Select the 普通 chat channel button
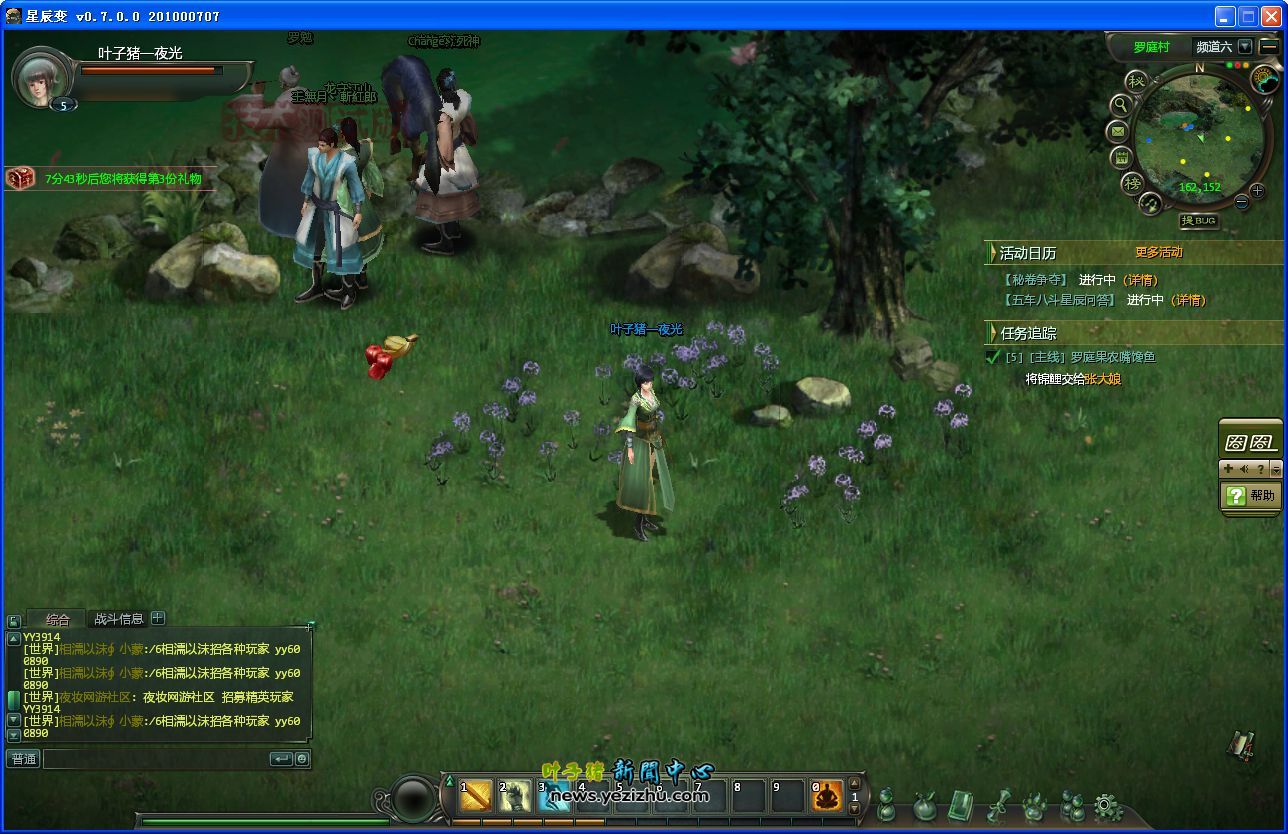 23,759
